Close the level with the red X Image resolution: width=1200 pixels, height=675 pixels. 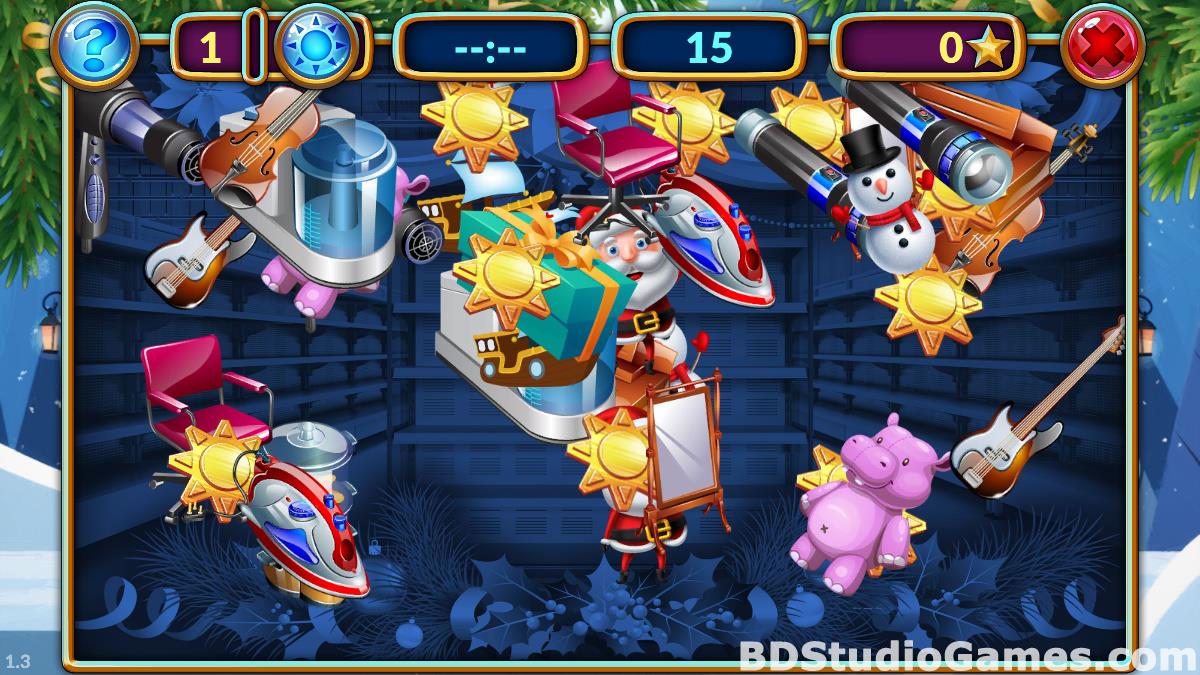click(x=1102, y=46)
